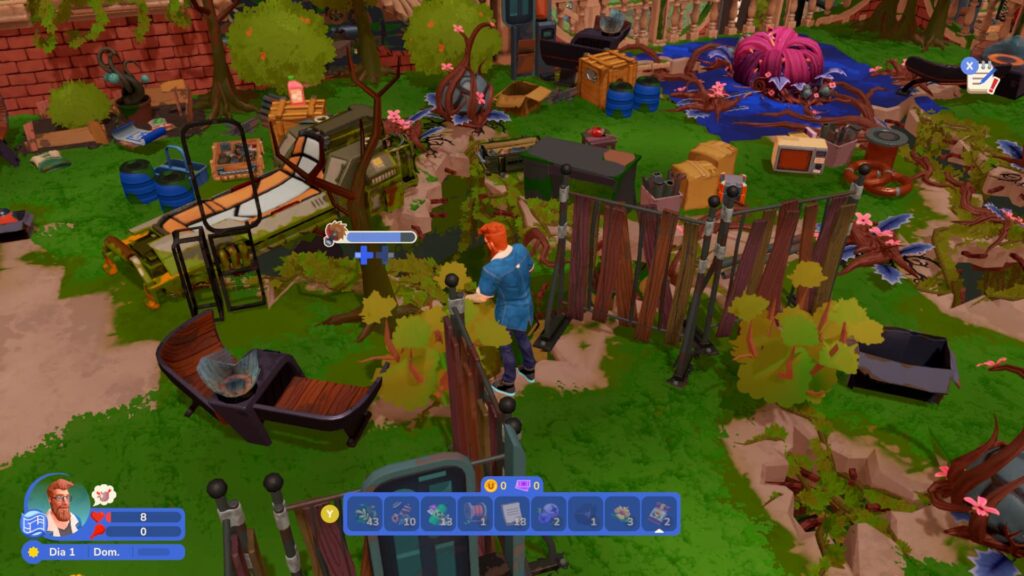1024x576 pixels.
Task: Choose the dark item slot with 1
Action: point(586,513)
